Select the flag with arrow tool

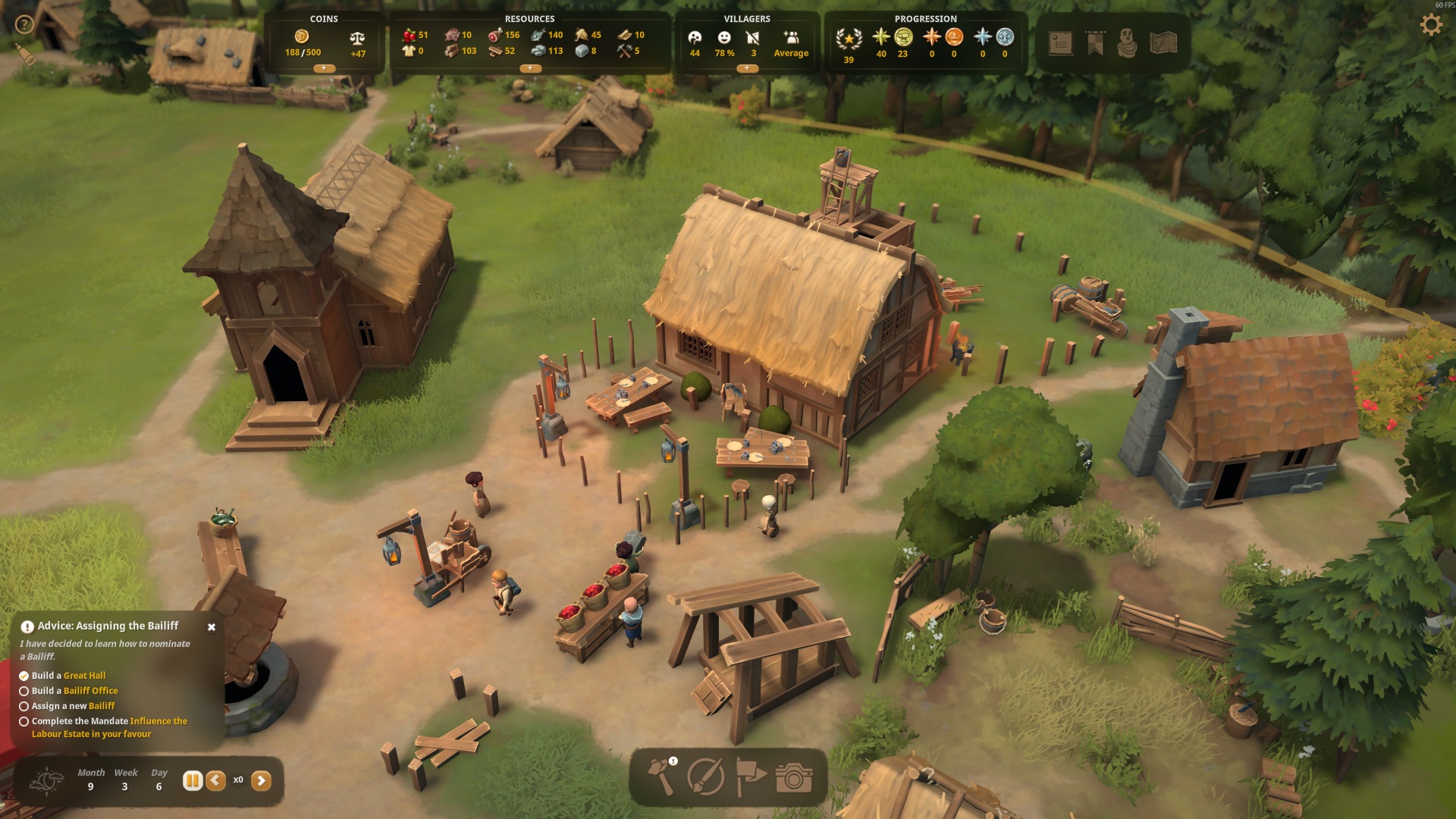750,777
